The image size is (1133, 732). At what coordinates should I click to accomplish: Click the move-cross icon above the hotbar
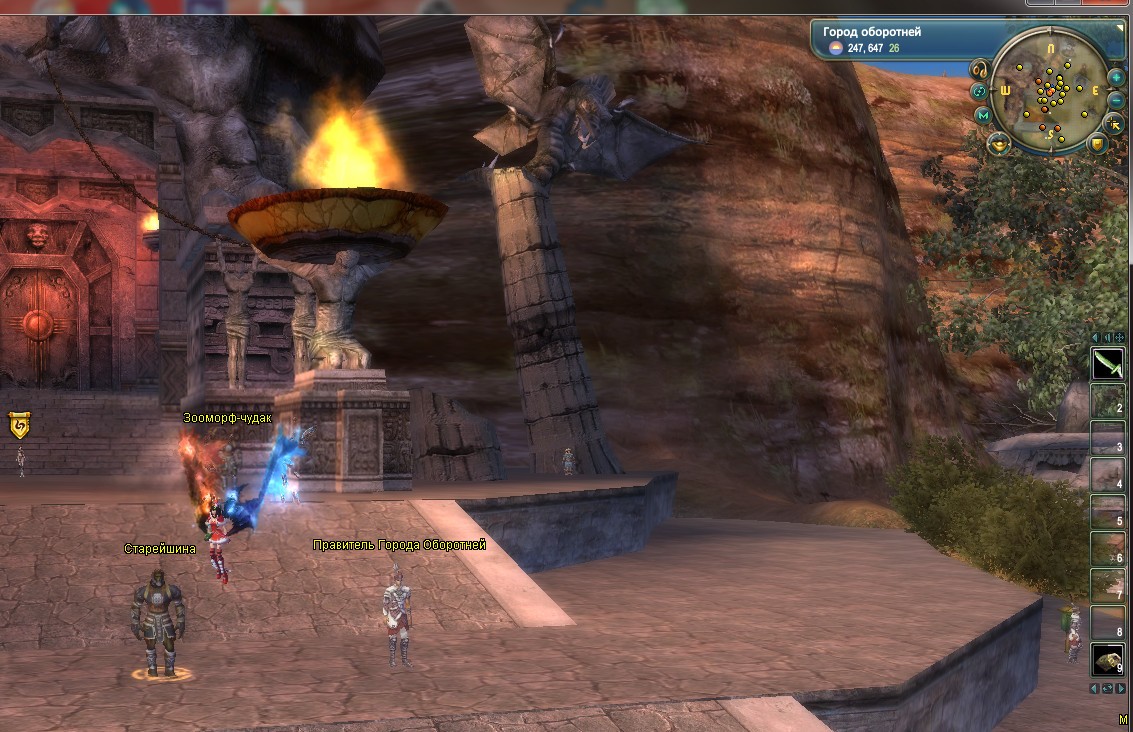1119,337
